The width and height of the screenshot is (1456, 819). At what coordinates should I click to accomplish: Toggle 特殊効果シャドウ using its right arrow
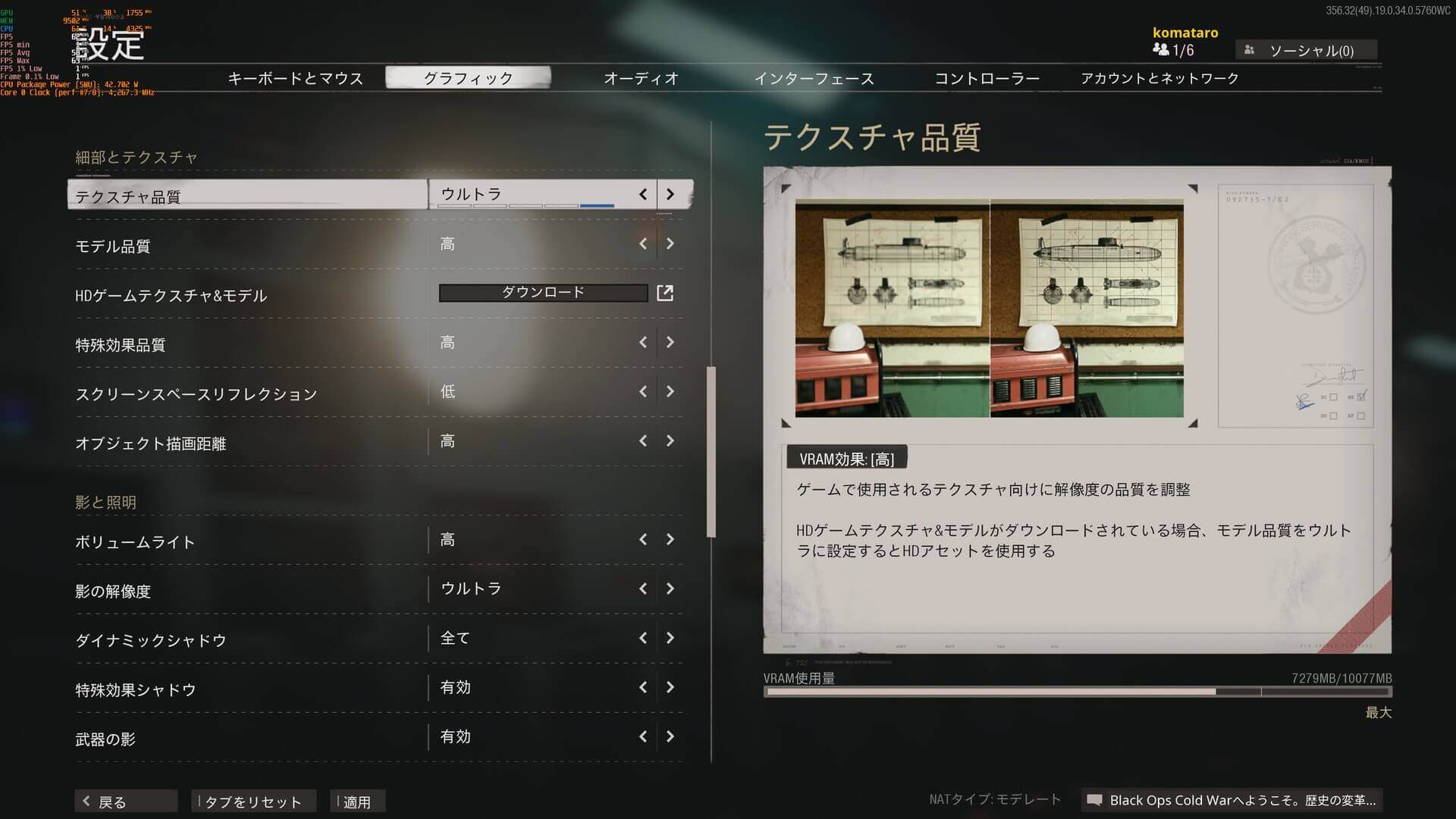[670, 687]
